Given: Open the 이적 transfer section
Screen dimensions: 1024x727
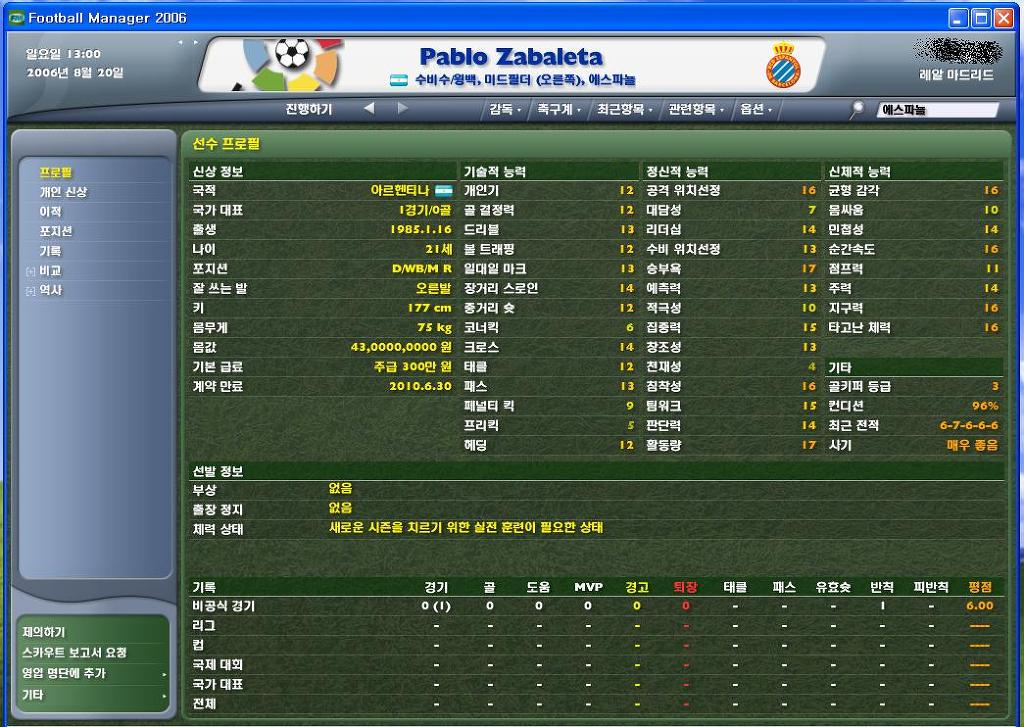Looking at the screenshot, I should [50, 212].
